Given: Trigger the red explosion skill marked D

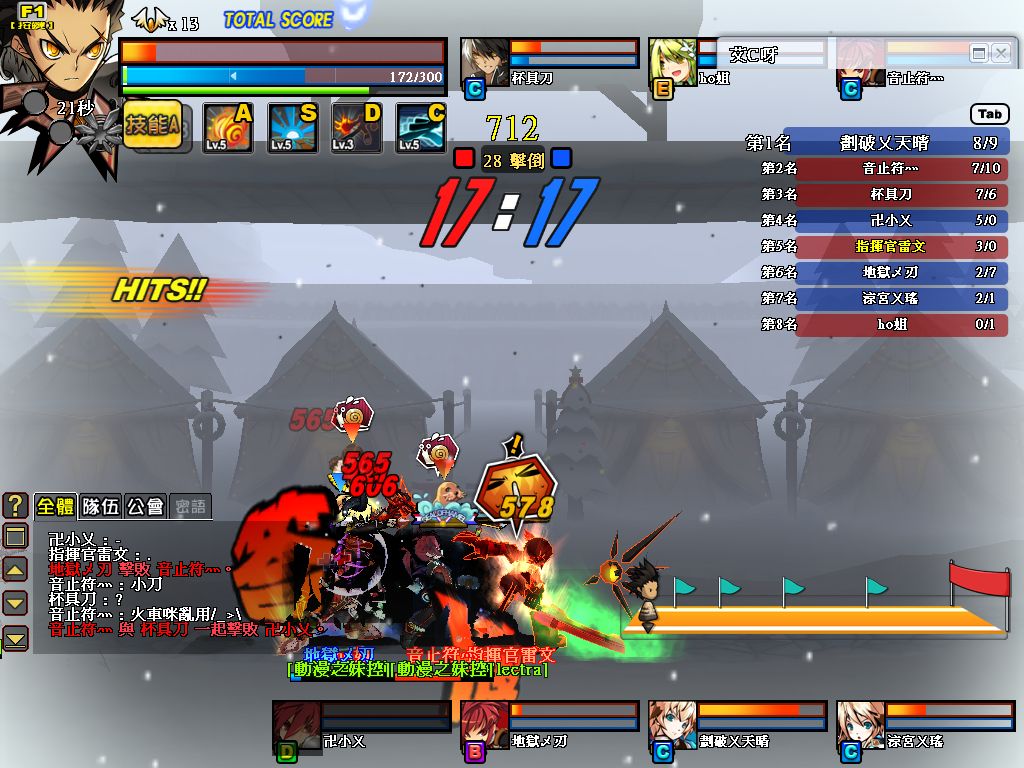Looking at the screenshot, I should tap(356, 128).
